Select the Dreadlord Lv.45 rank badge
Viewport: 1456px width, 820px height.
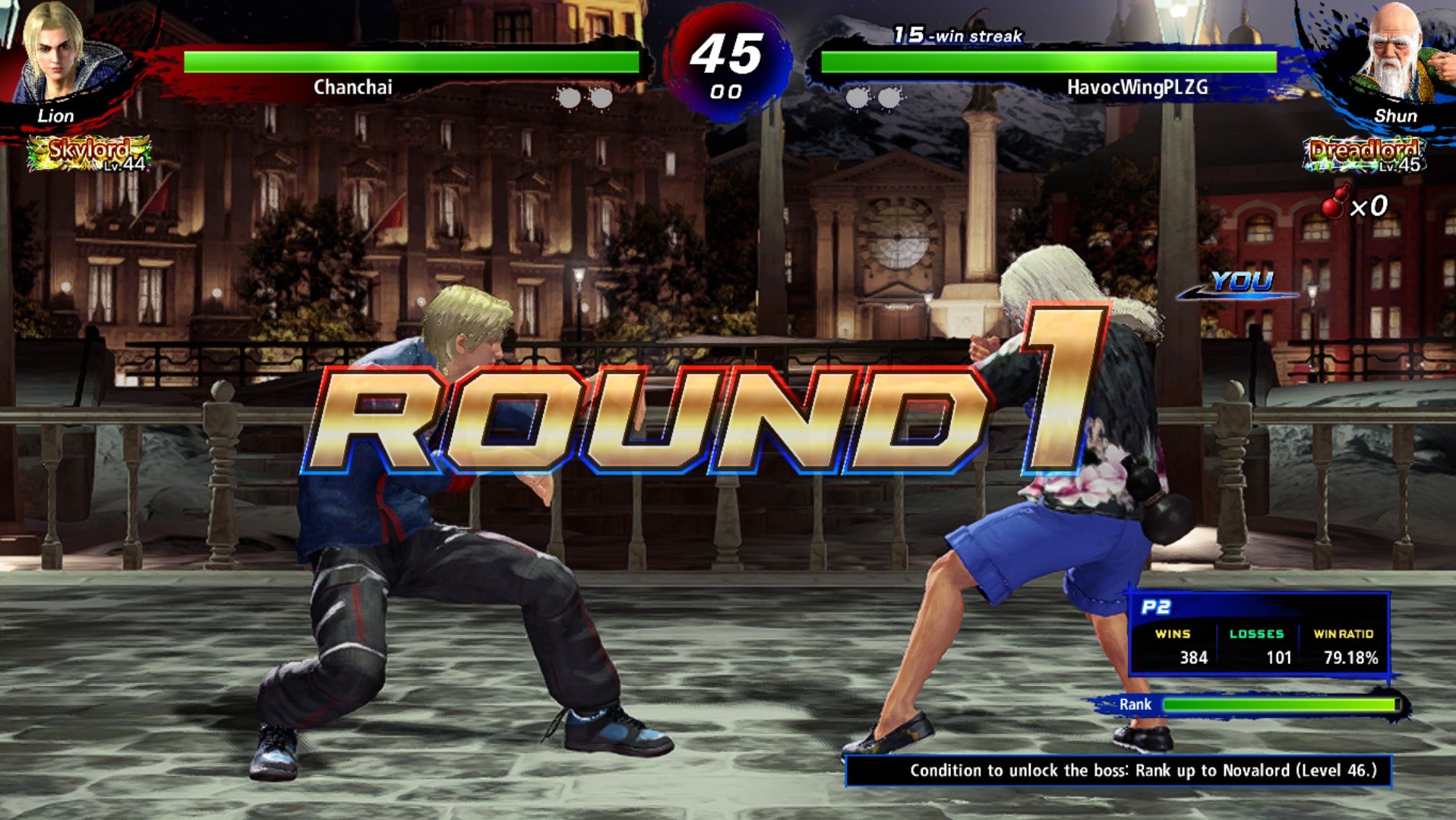[1363, 154]
